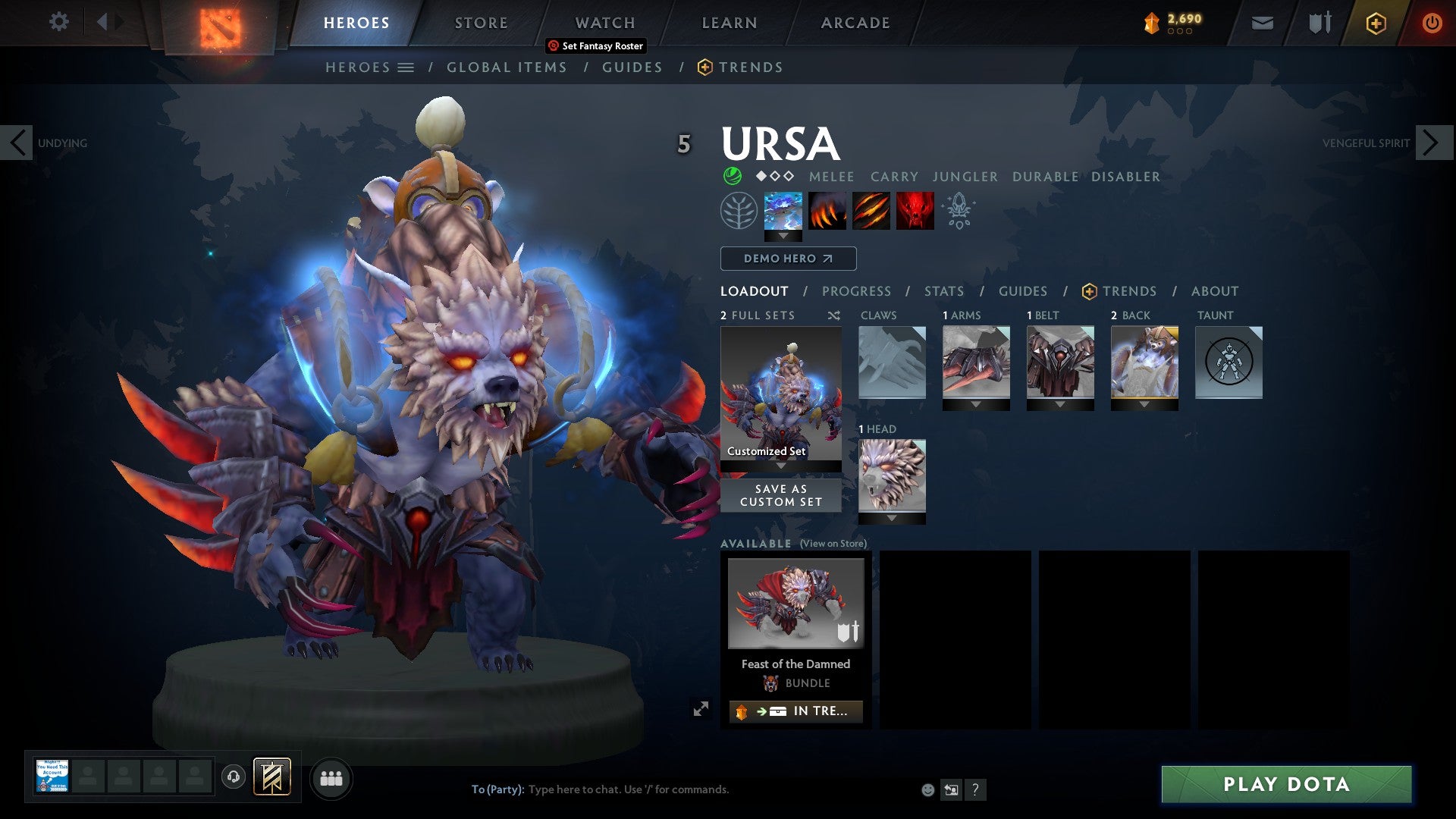This screenshot has width=1456, height=819.
Task: Open the settings gear menu
Action: (x=59, y=22)
